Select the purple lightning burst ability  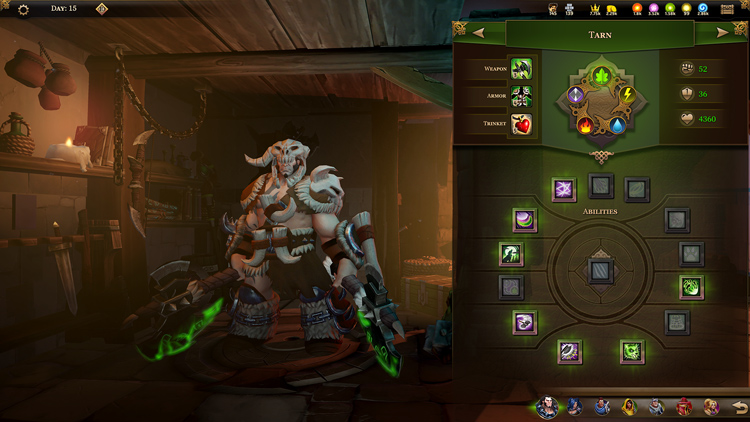tap(564, 188)
